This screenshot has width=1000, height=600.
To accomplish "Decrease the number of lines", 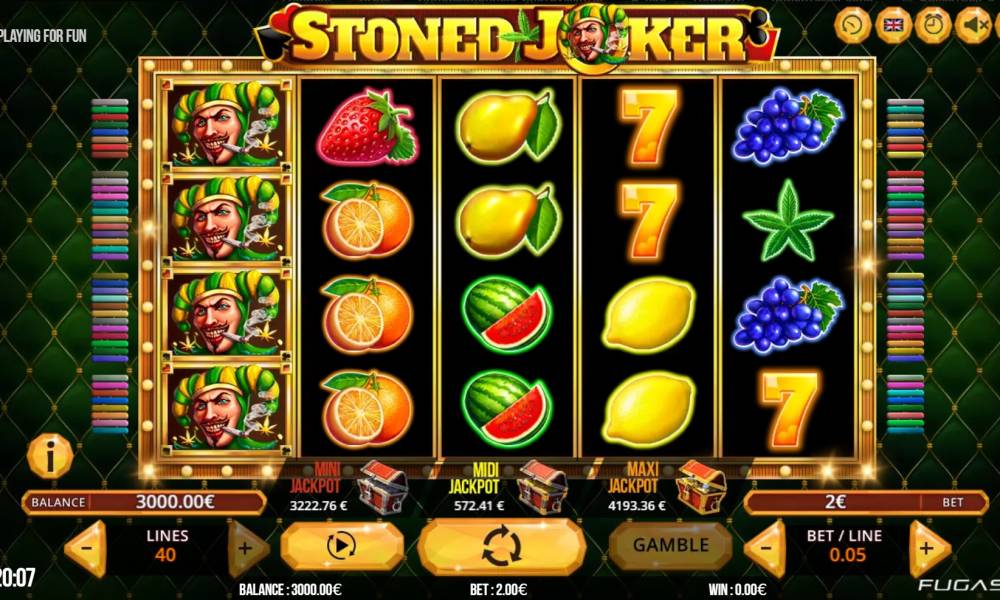I will click(x=86, y=549).
